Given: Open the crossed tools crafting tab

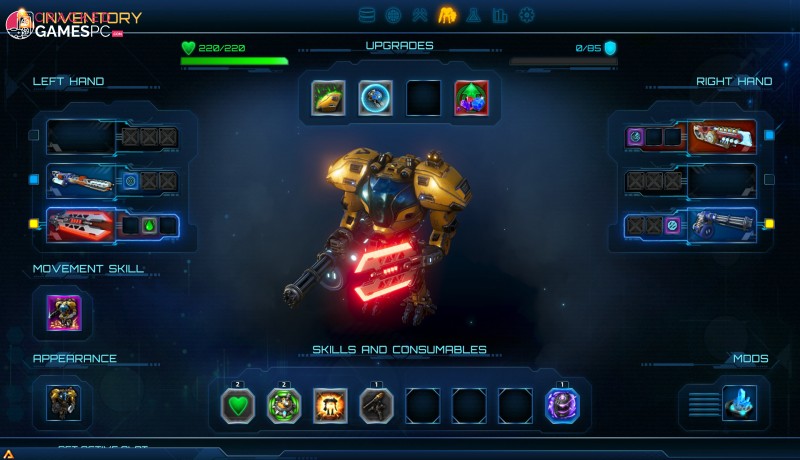Looking at the screenshot, I should click(x=420, y=15).
